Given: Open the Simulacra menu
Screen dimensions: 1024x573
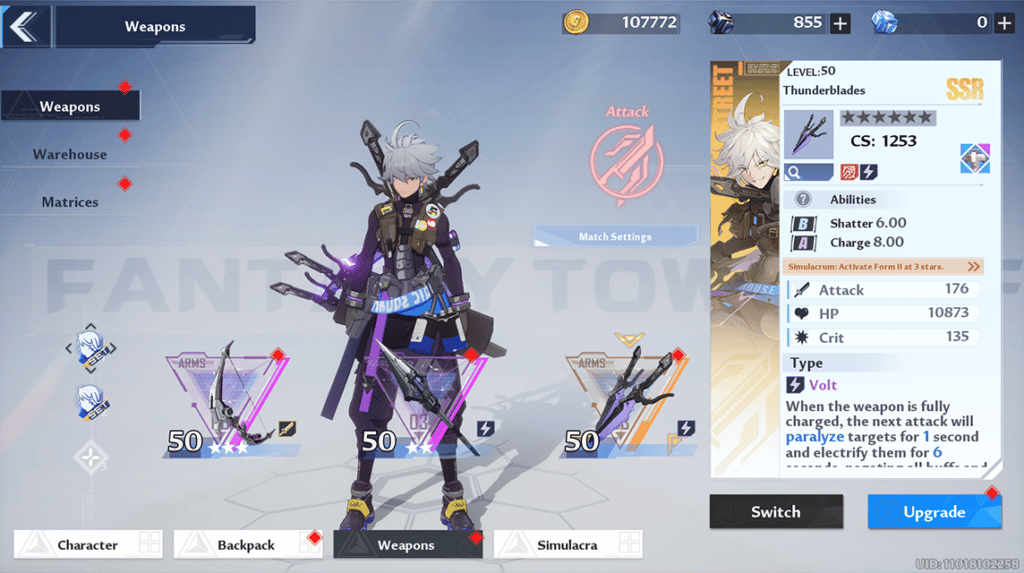Looking at the screenshot, I should 568,545.
